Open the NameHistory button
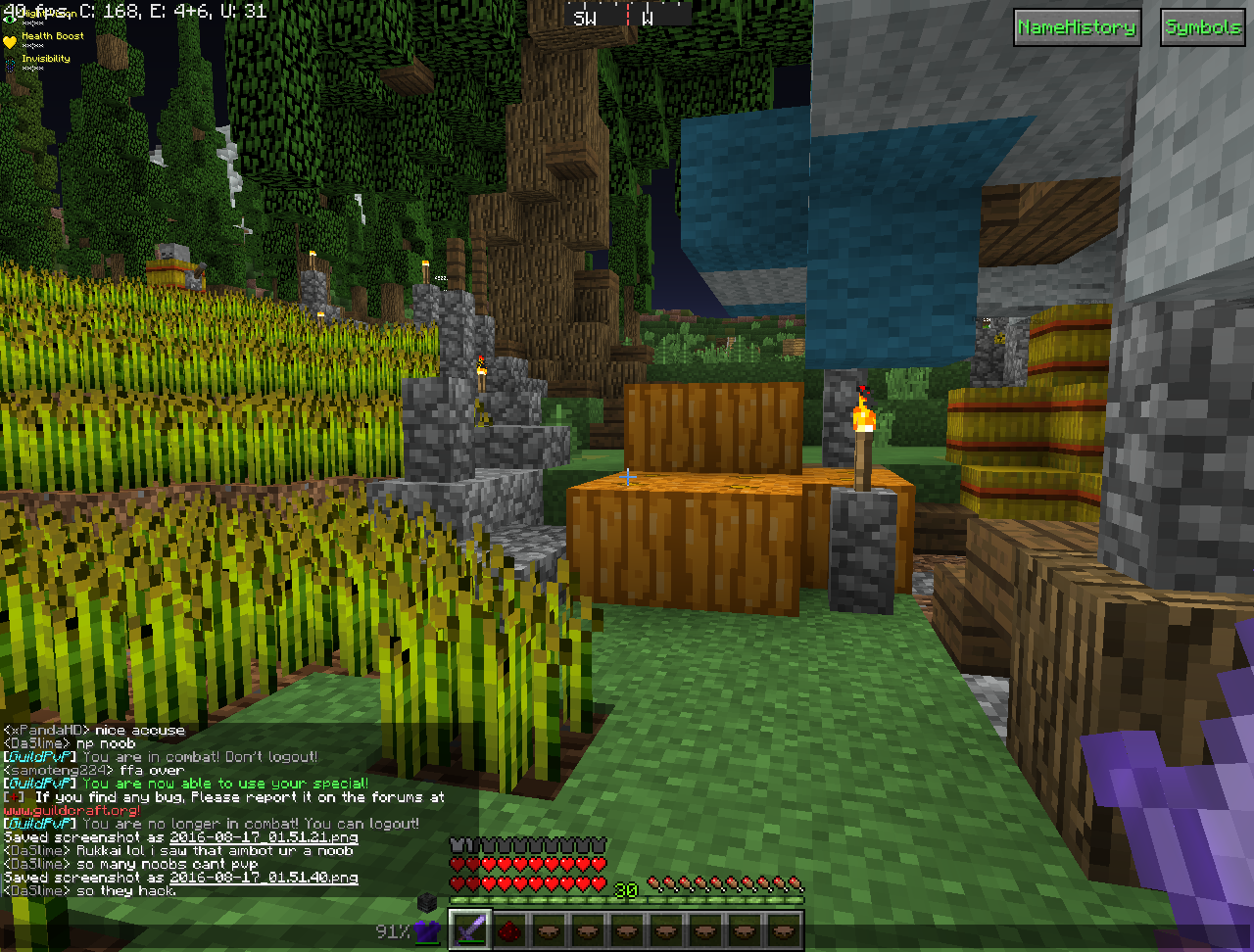This screenshot has width=1254, height=952. (x=1076, y=27)
